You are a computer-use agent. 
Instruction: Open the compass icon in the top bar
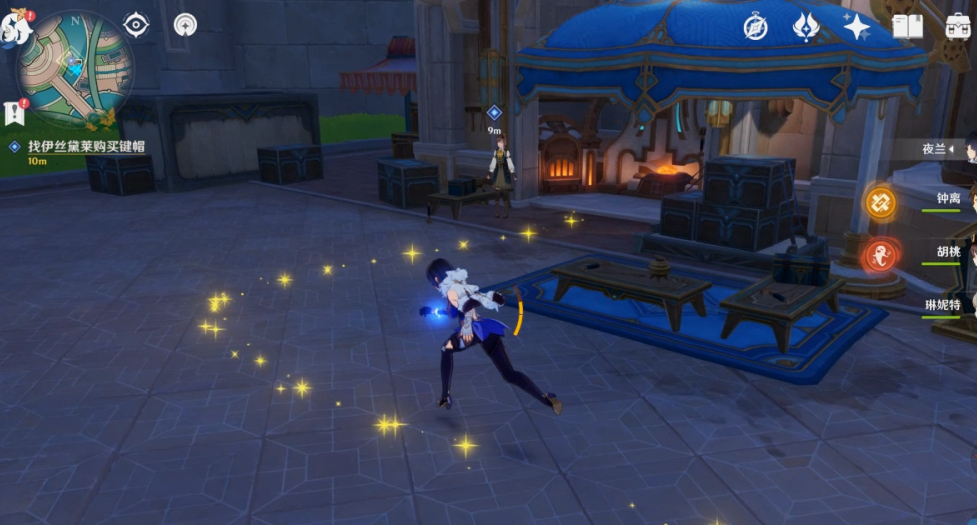(755, 27)
